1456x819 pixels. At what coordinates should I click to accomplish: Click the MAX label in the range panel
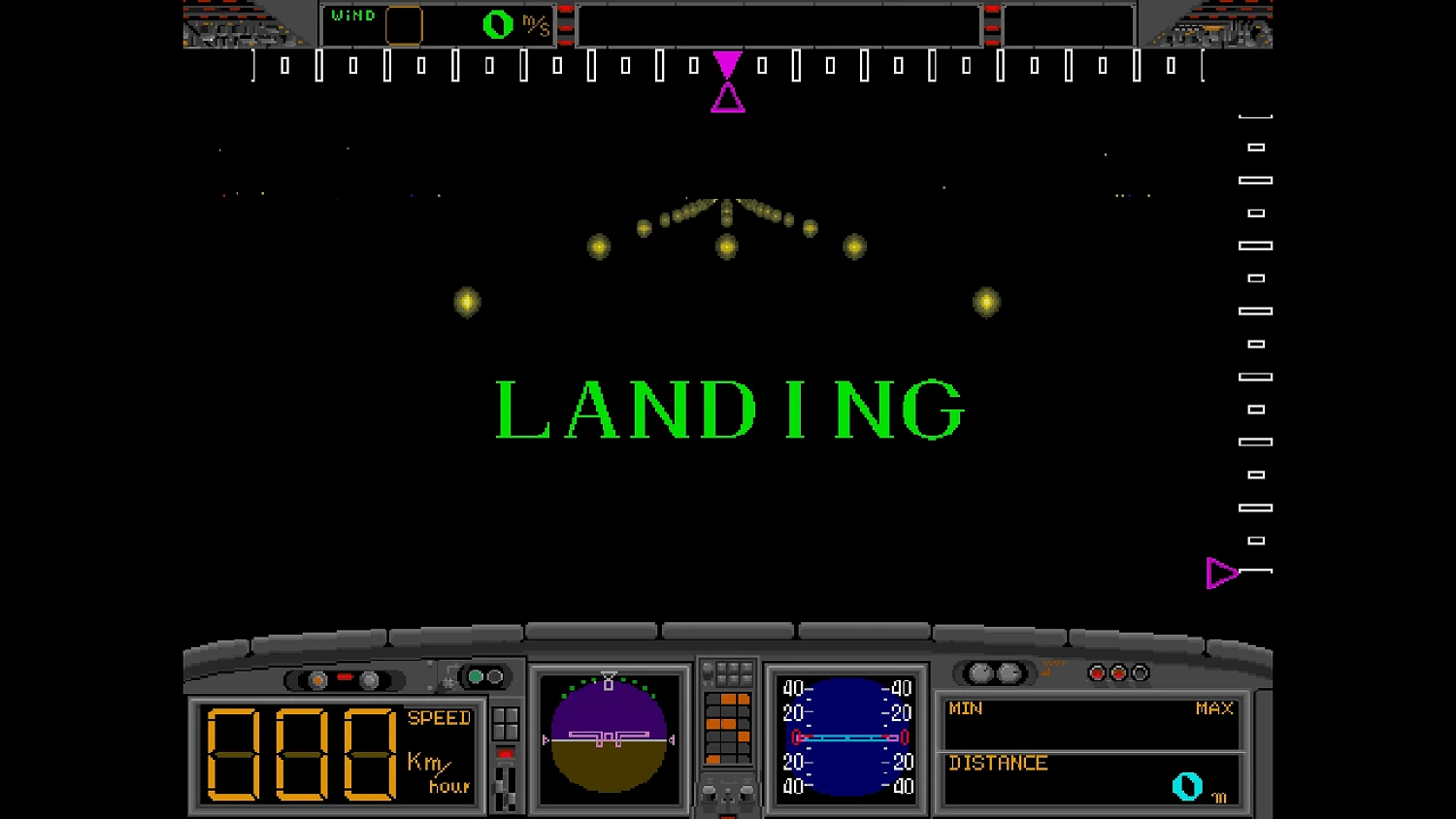(x=1211, y=709)
